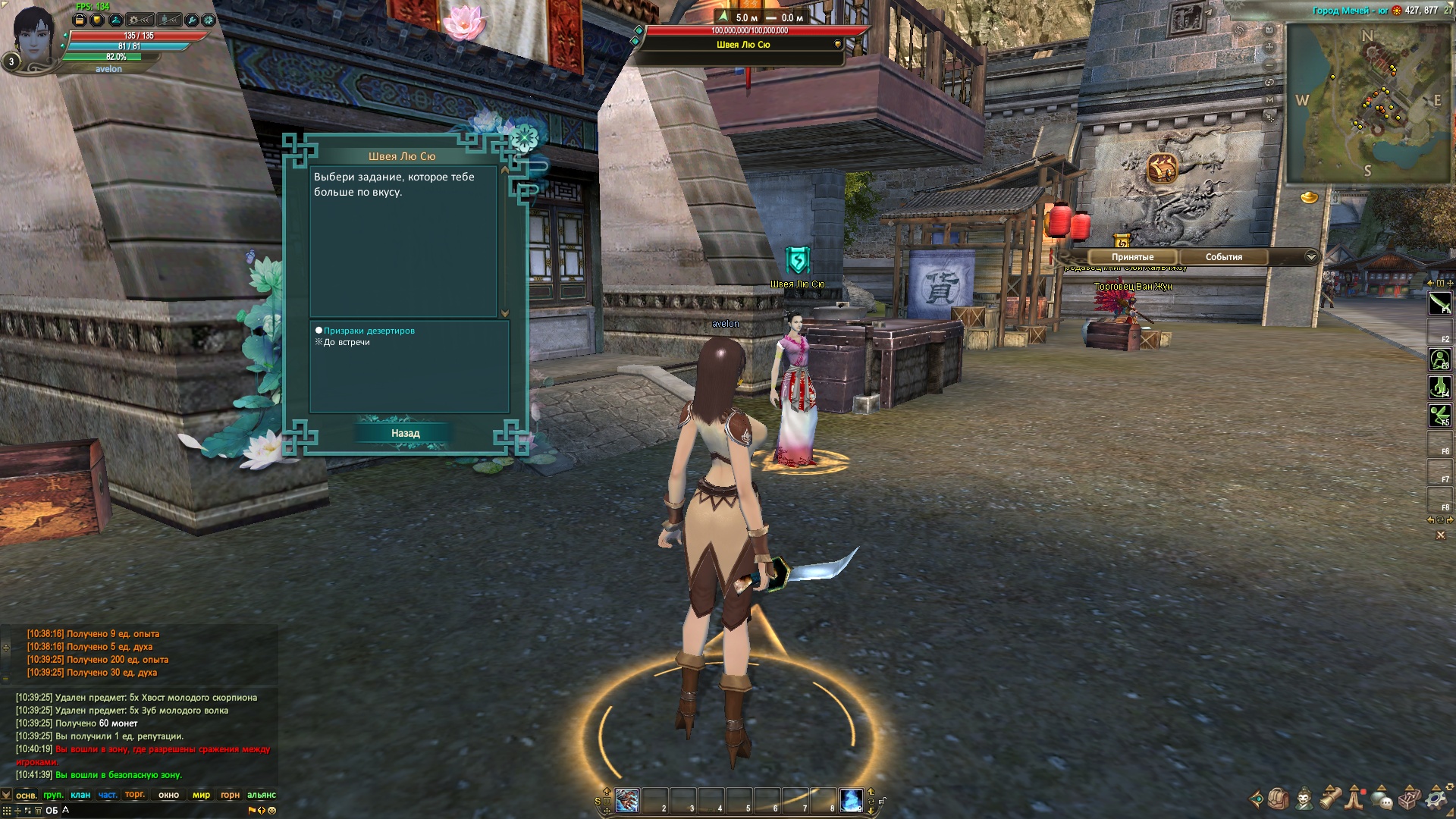Open the gear settings icon

[x=1435, y=799]
